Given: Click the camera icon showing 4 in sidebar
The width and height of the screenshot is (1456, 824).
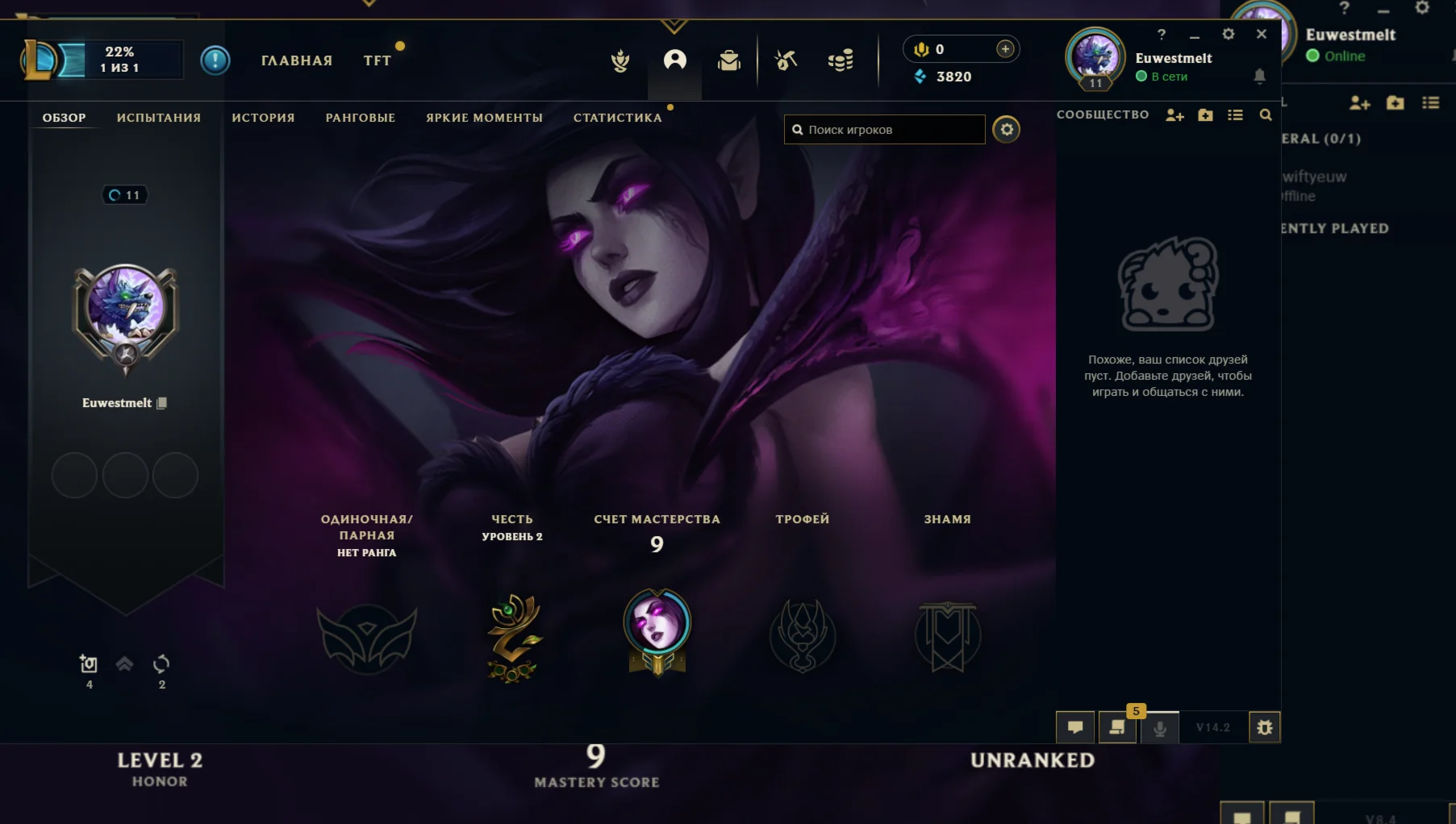Looking at the screenshot, I should coord(89,664).
